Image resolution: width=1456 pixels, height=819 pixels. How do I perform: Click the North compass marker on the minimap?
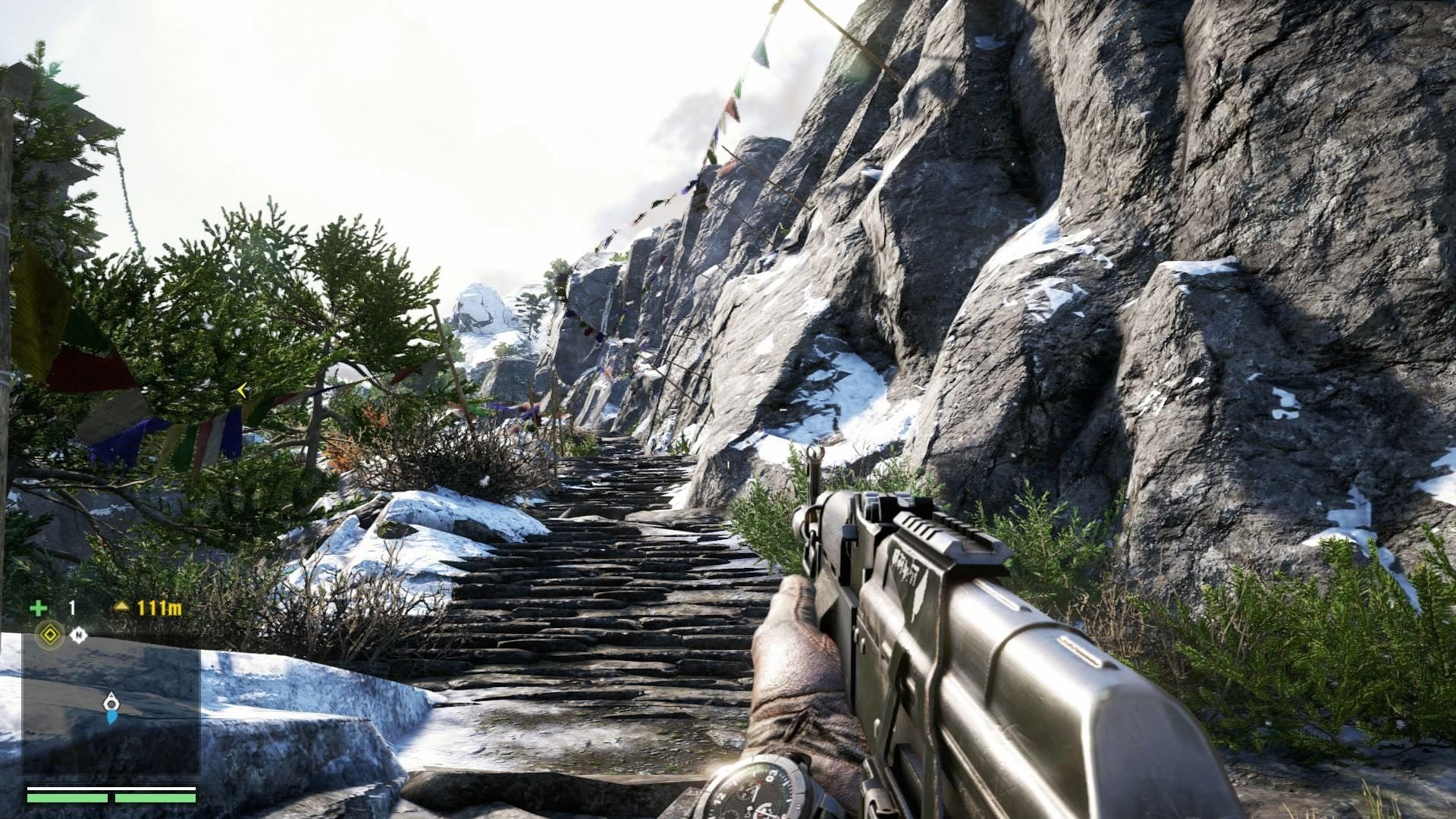coord(79,635)
